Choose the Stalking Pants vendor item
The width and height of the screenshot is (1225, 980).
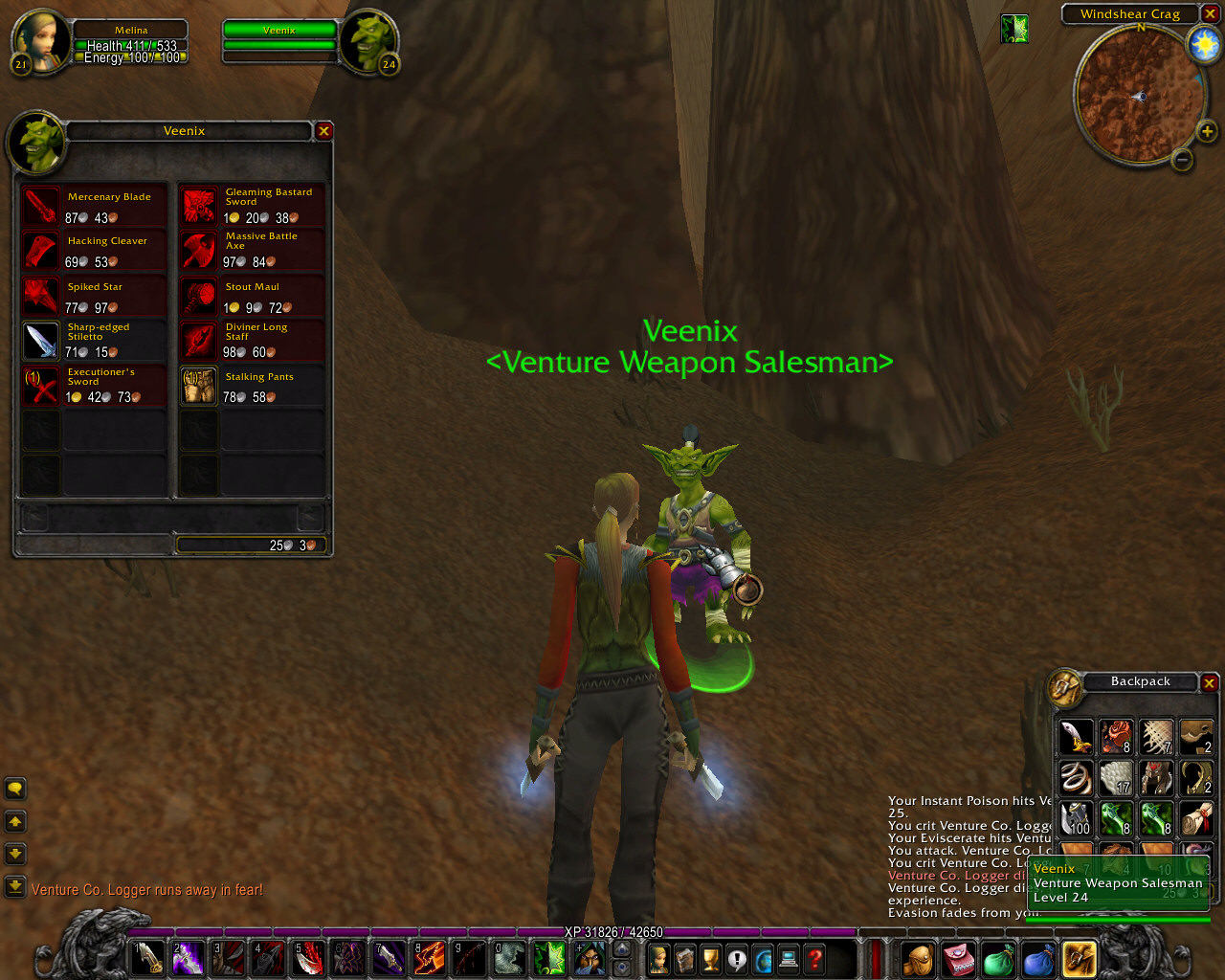pyautogui.click(x=199, y=386)
